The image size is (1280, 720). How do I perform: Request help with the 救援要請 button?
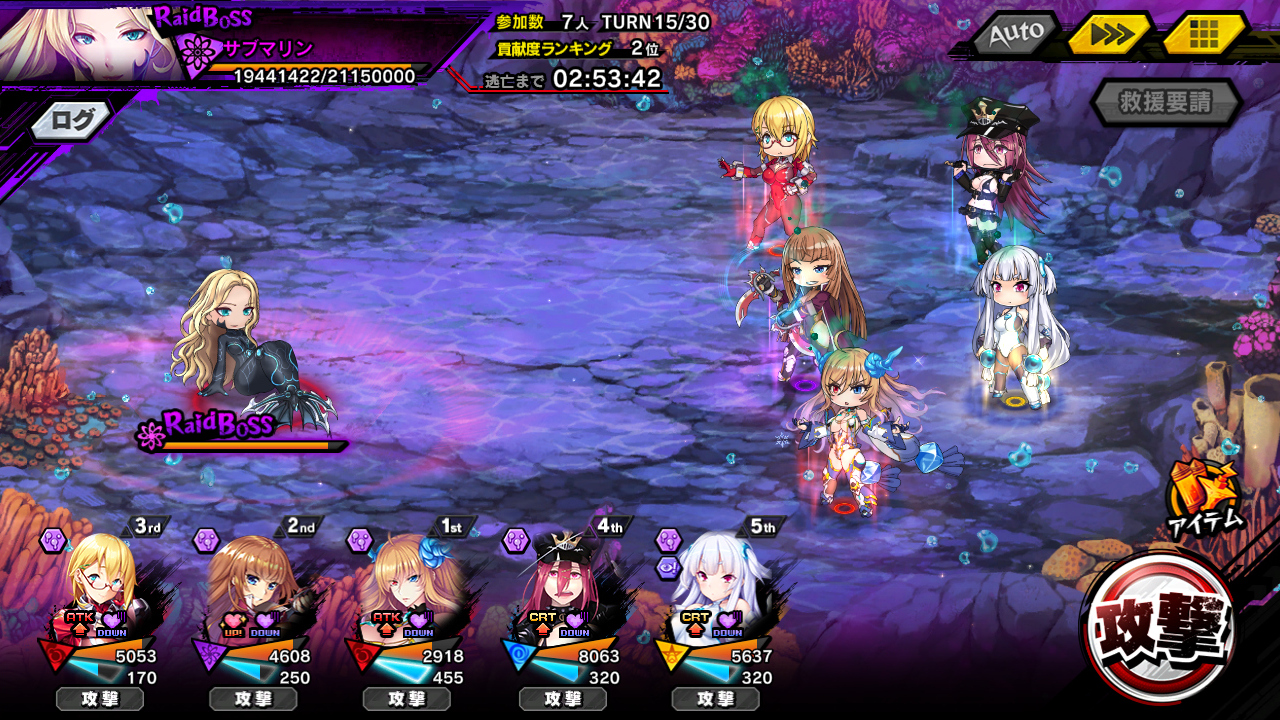[1166, 102]
